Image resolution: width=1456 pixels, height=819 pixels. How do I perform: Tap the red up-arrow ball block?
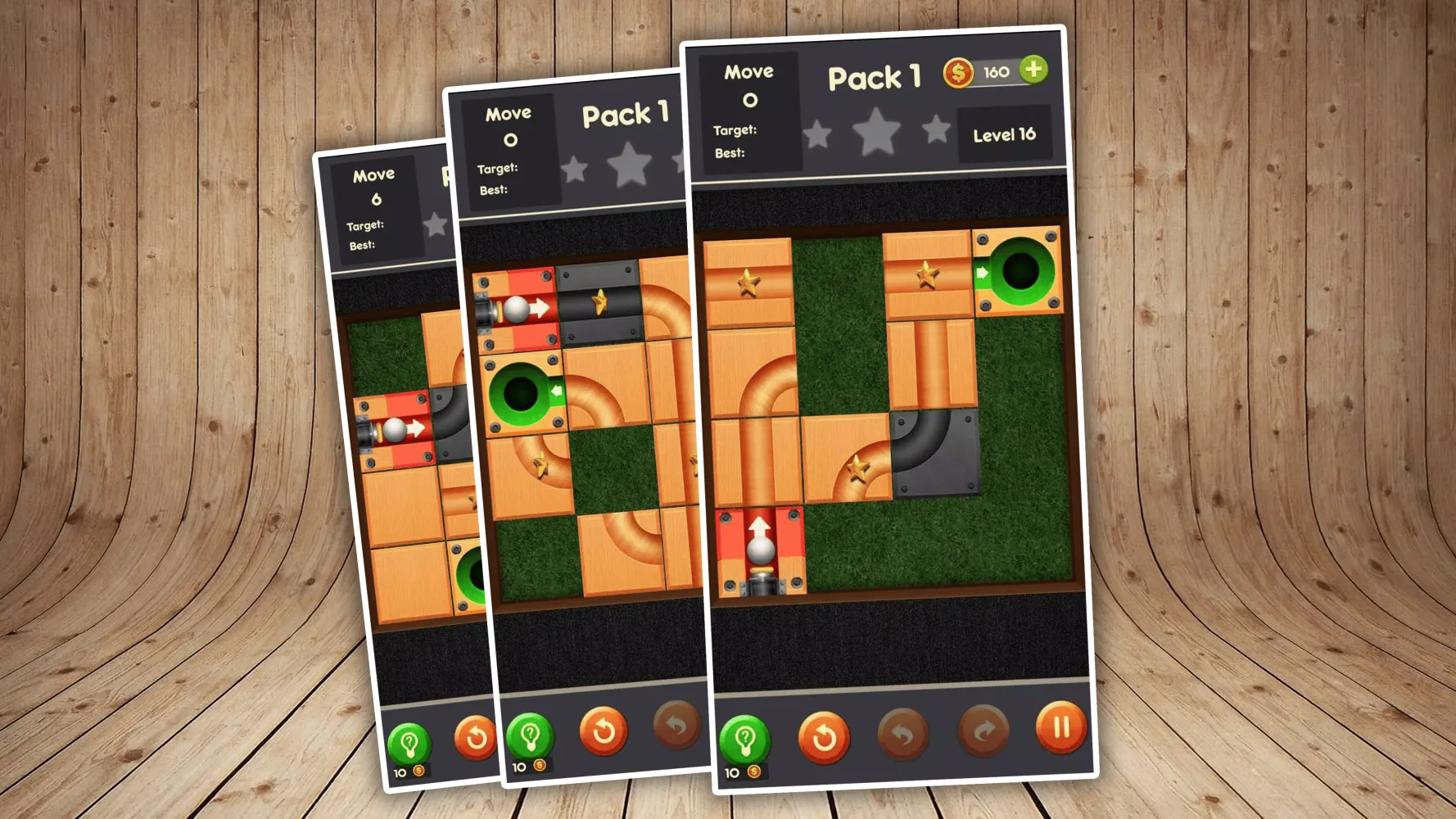coord(757,550)
